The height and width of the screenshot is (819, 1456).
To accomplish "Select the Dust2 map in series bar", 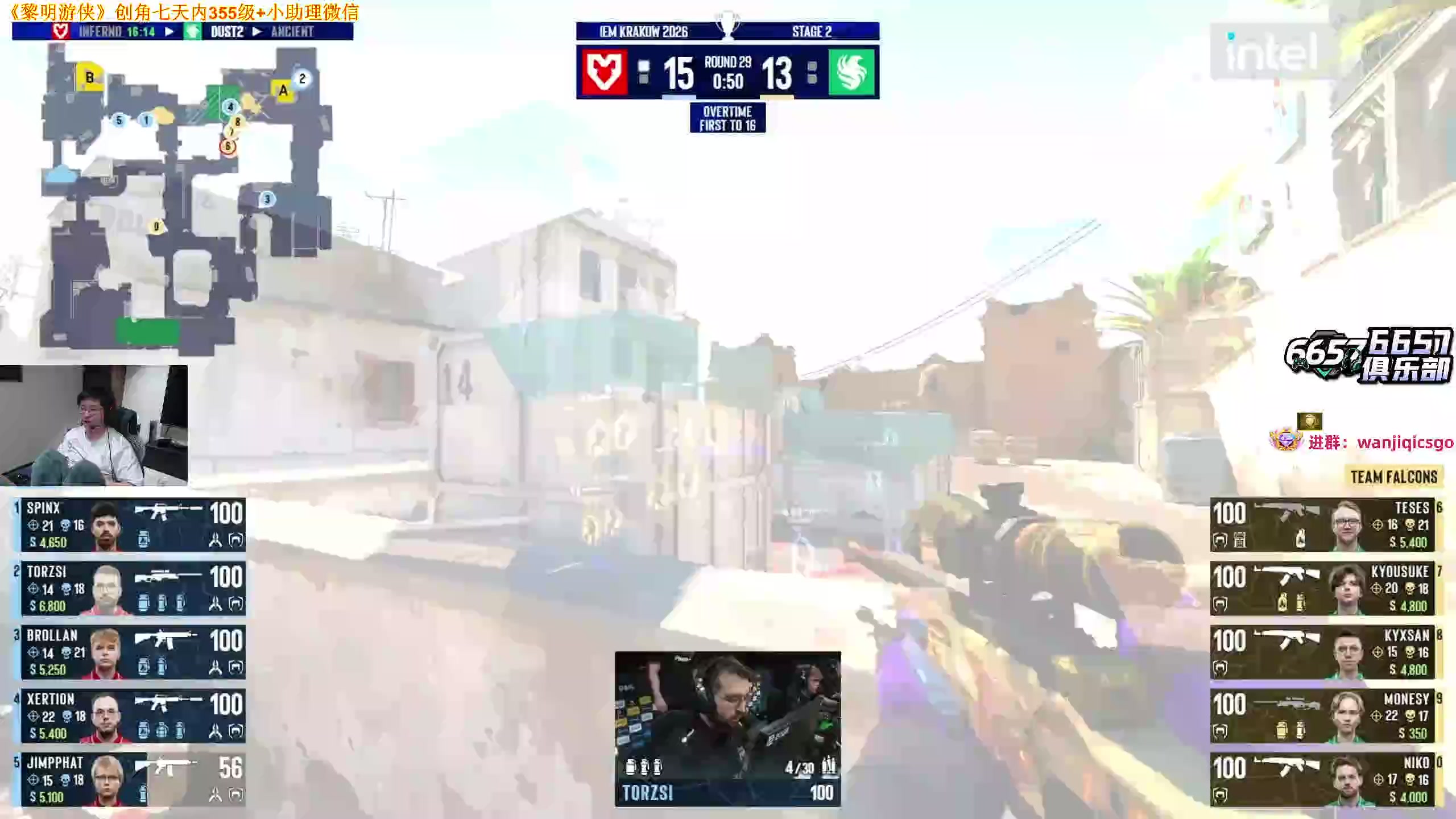I will tap(227, 32).
